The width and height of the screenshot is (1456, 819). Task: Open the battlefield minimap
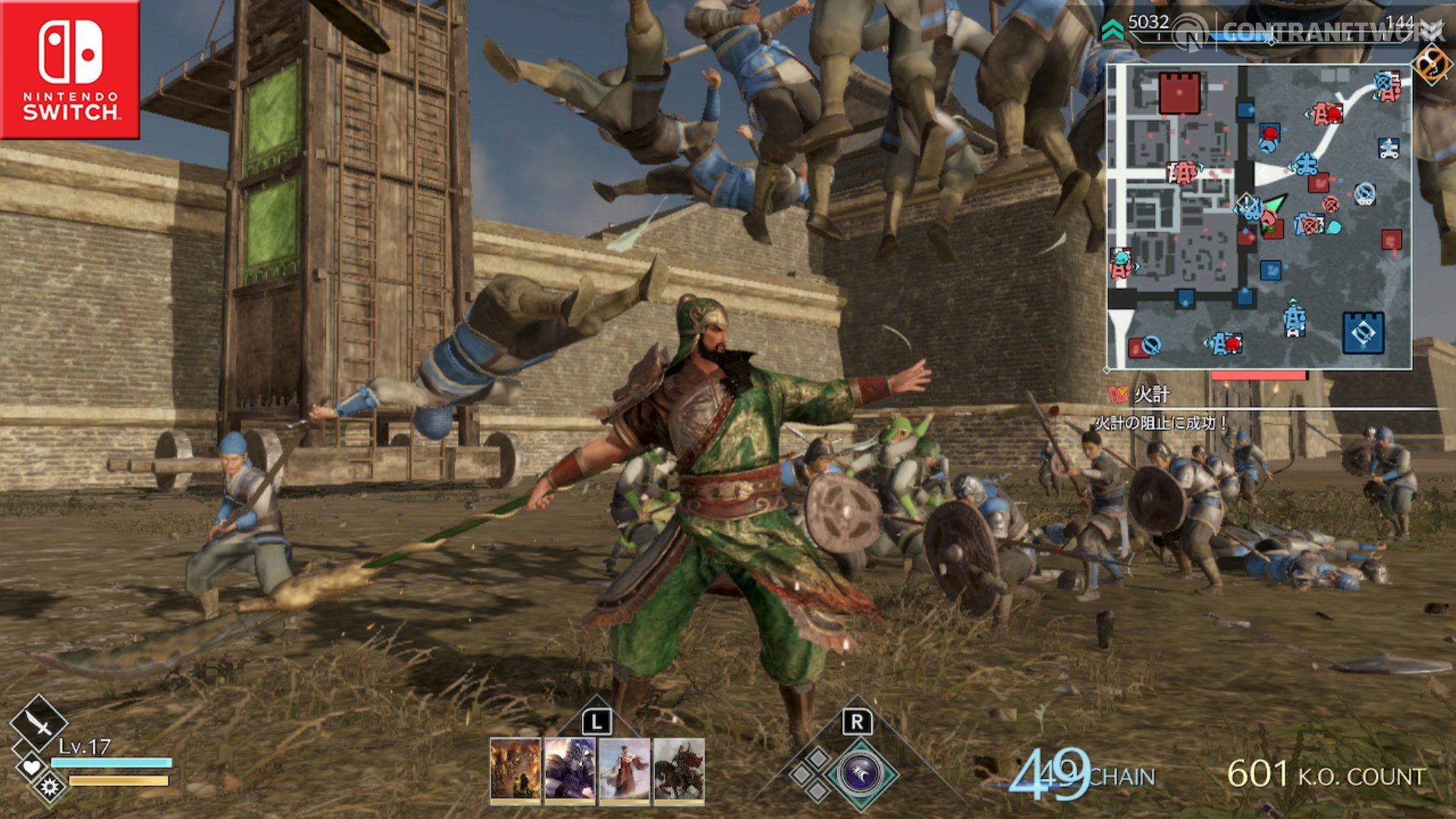pyautogui.click(x=1259, y=217)
